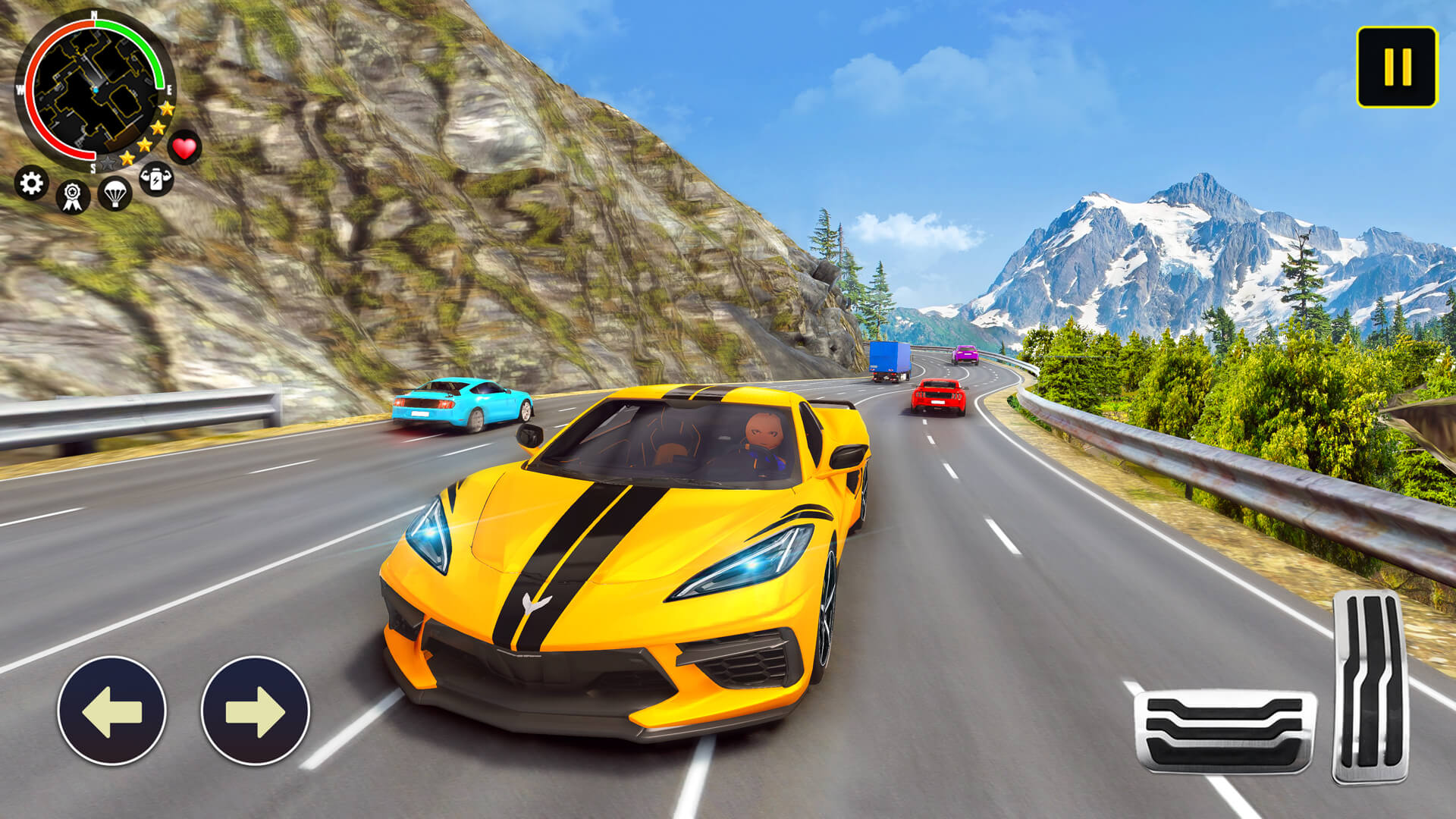
Task: Open settings via the gear icon
Action: (31, 184)
